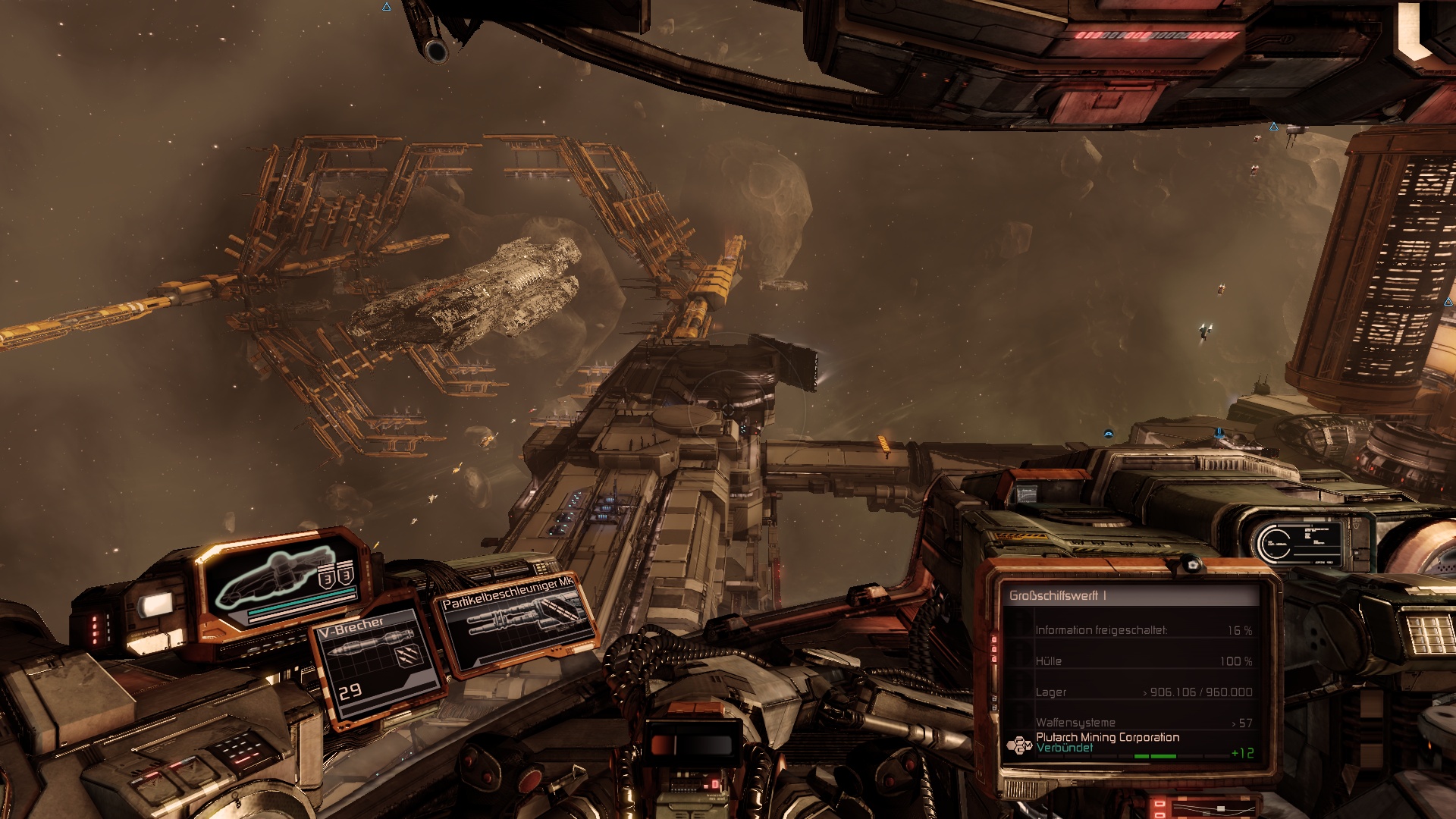This screenshot has height=819, width=1456.
Task: Click the circular radar display on the dashboard
Action: click(1275, 543)
